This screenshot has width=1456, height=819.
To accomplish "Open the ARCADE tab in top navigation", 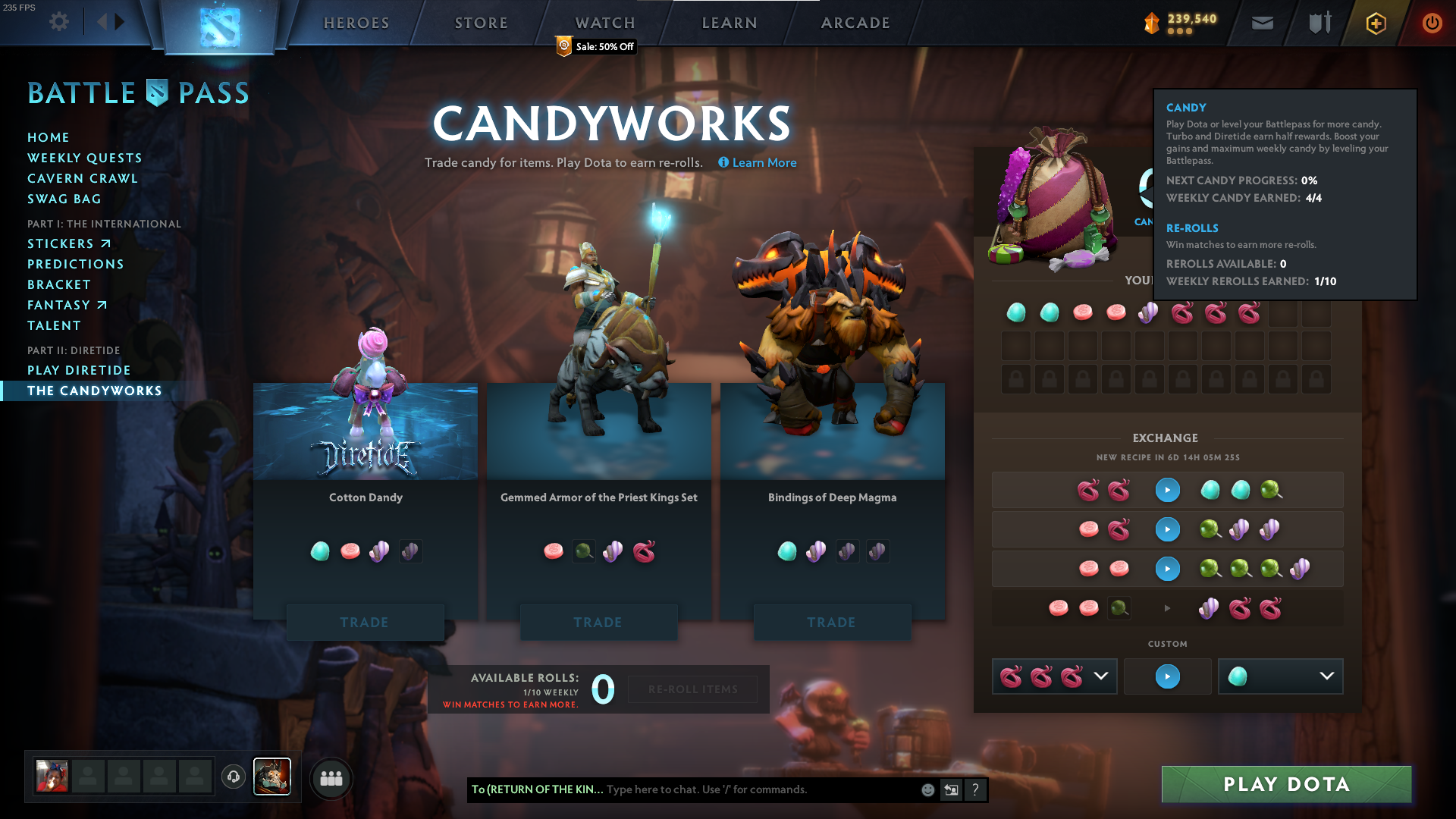I will pyautogui.click(x=855, y=23).
